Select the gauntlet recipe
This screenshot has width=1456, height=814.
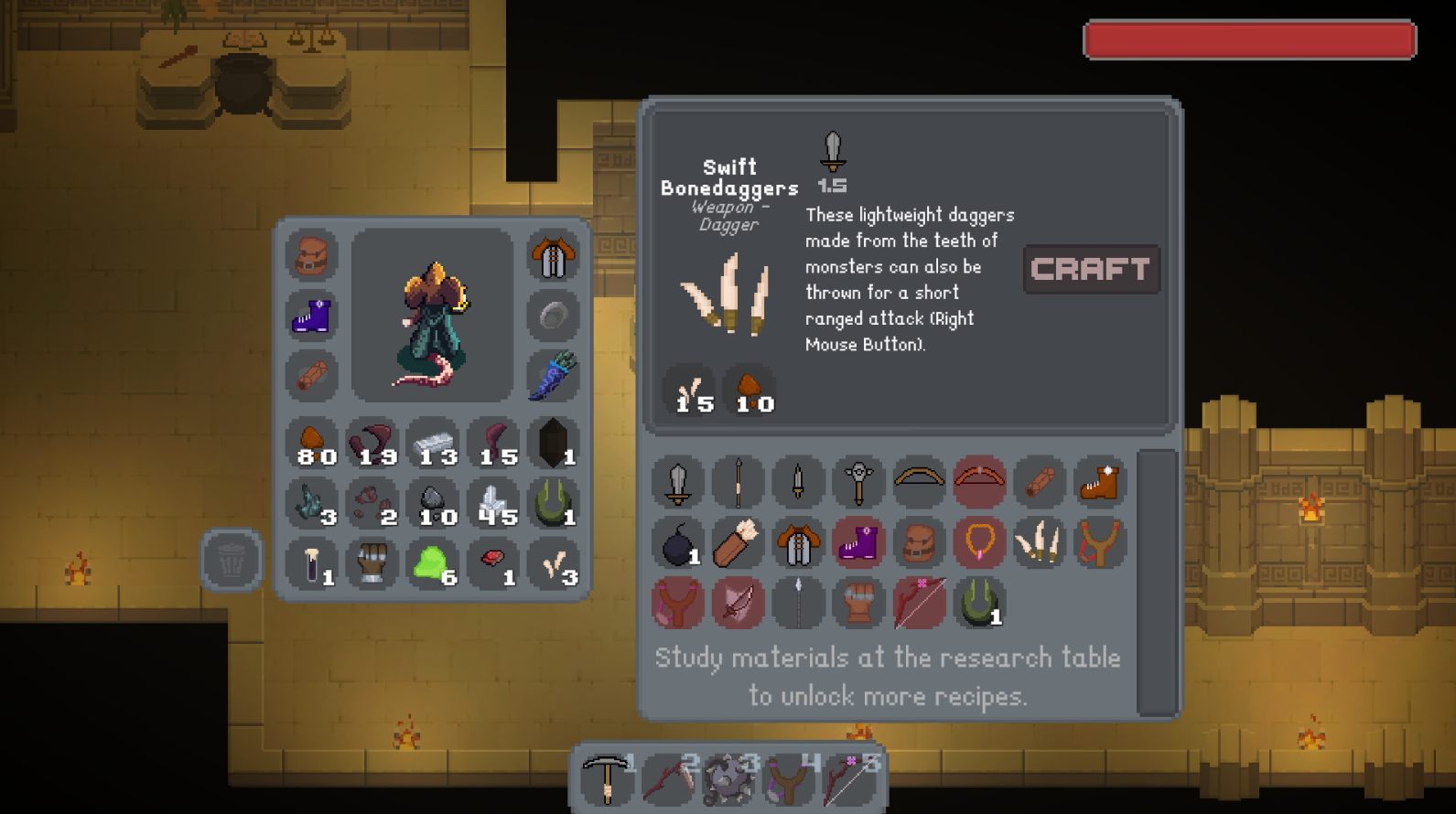point(858,603)
